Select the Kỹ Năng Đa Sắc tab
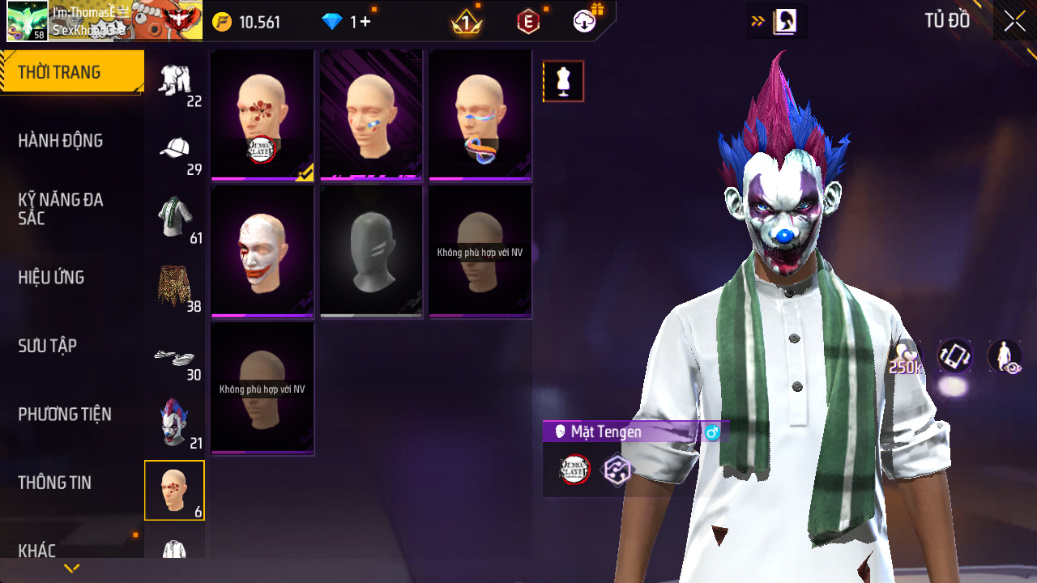Viewport: 1037px width, 583px height. 61,208
